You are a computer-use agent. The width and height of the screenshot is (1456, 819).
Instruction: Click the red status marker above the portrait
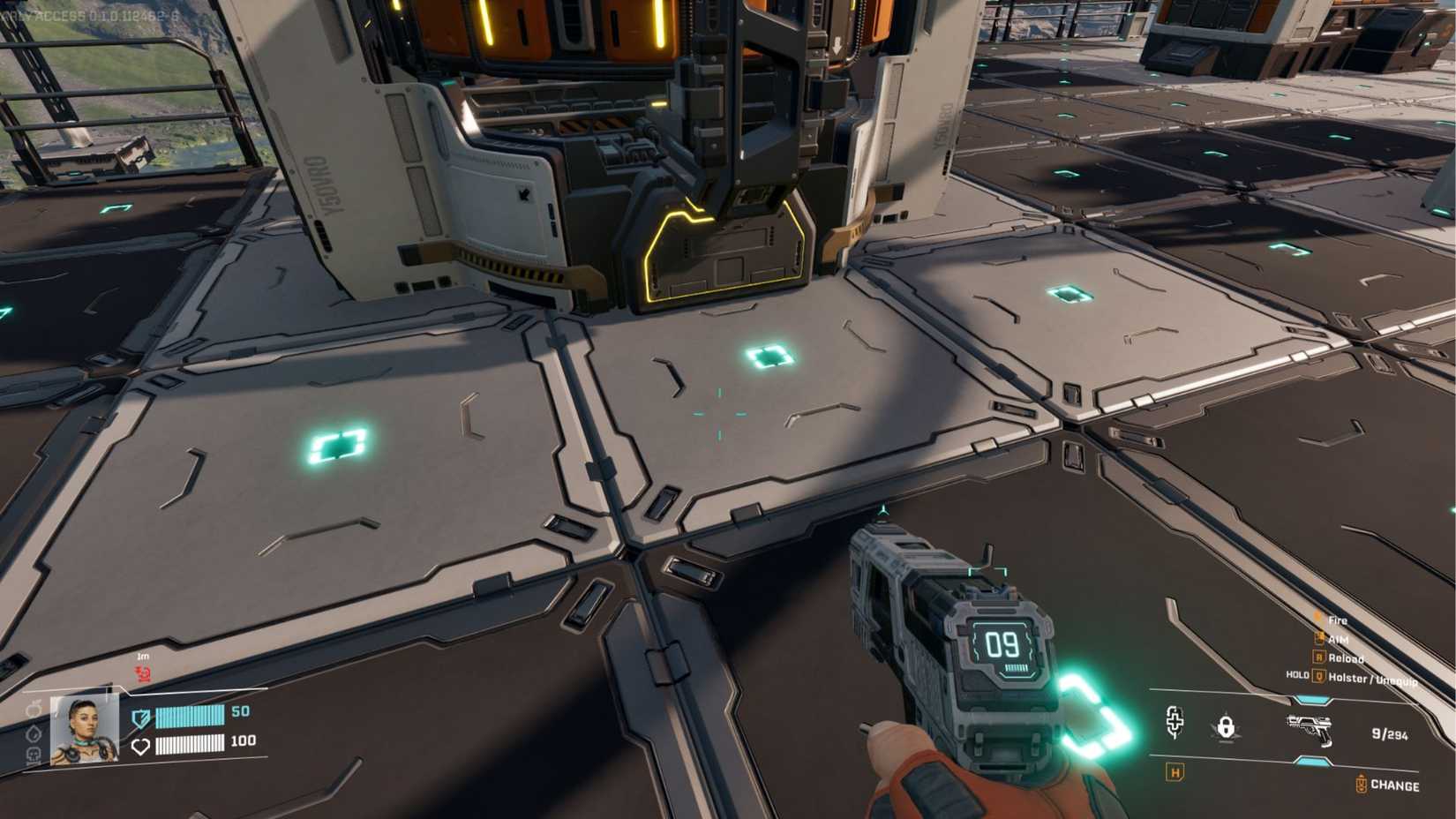(x=143, y=674)
